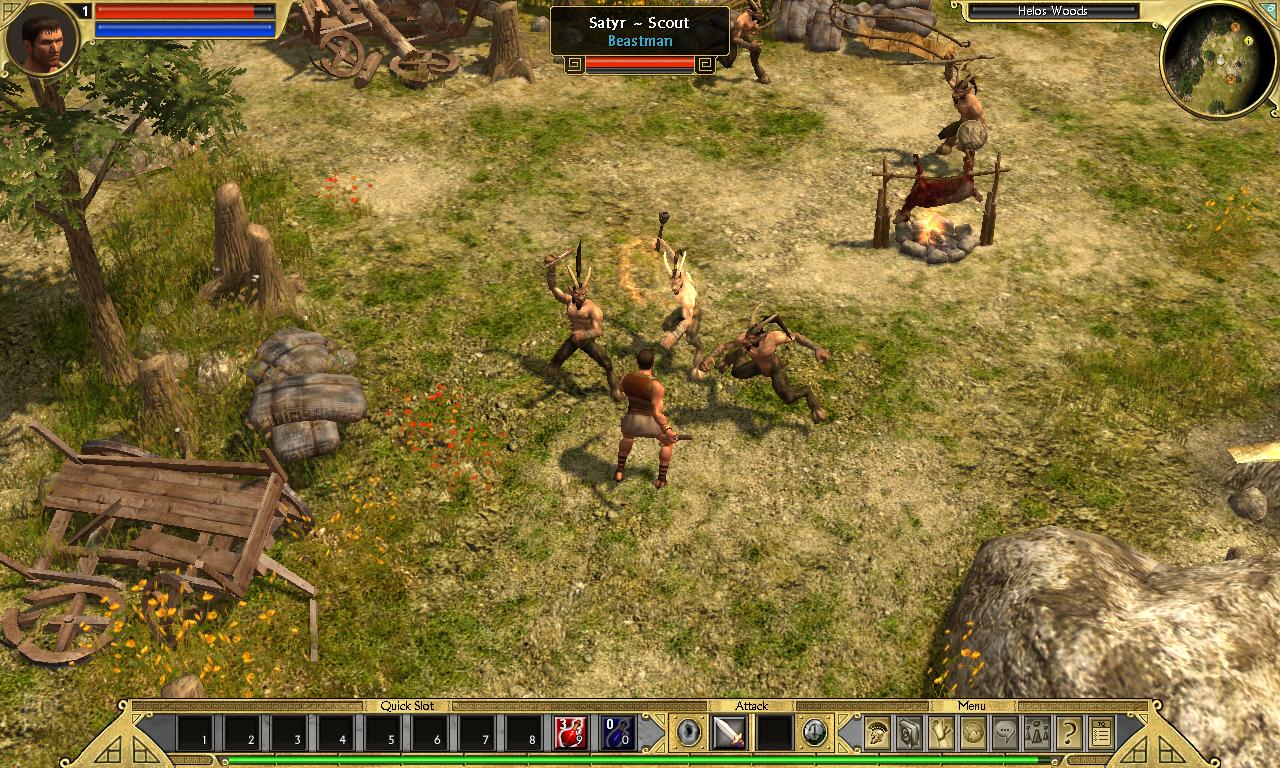The image size is (1280, 768).
Task: Open the TQ quest log list icon
Action: pos(1101,733)
